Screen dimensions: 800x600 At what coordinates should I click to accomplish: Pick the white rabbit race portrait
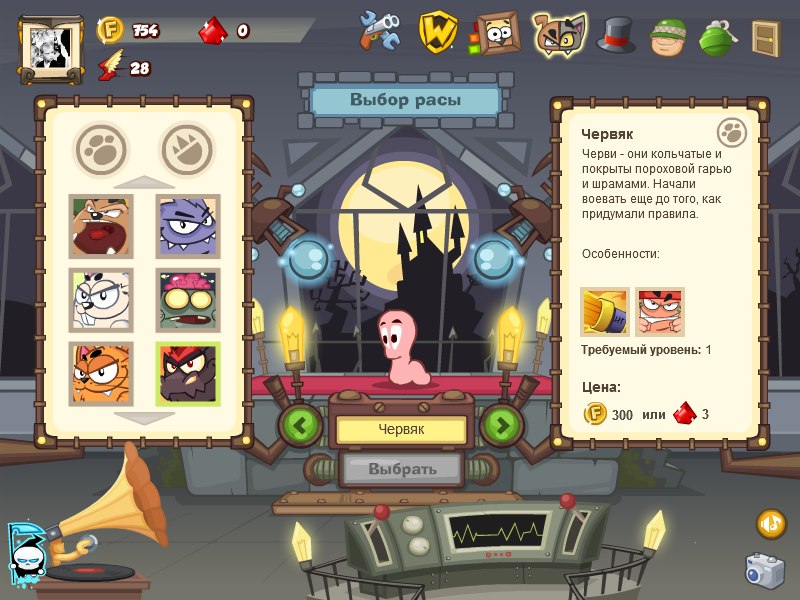coord(100,300)
